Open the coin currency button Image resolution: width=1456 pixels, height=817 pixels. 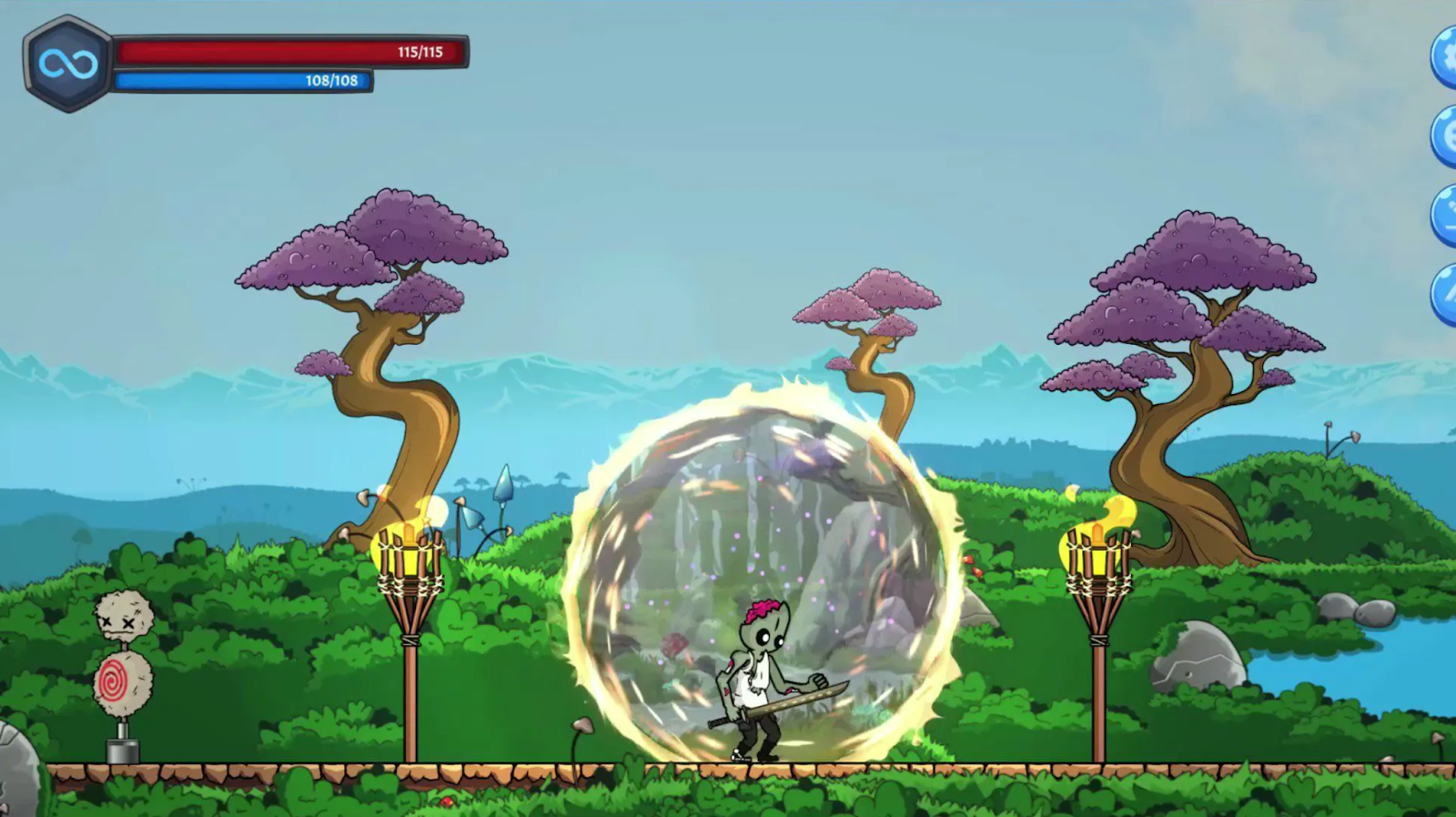tap(1446, 136)
